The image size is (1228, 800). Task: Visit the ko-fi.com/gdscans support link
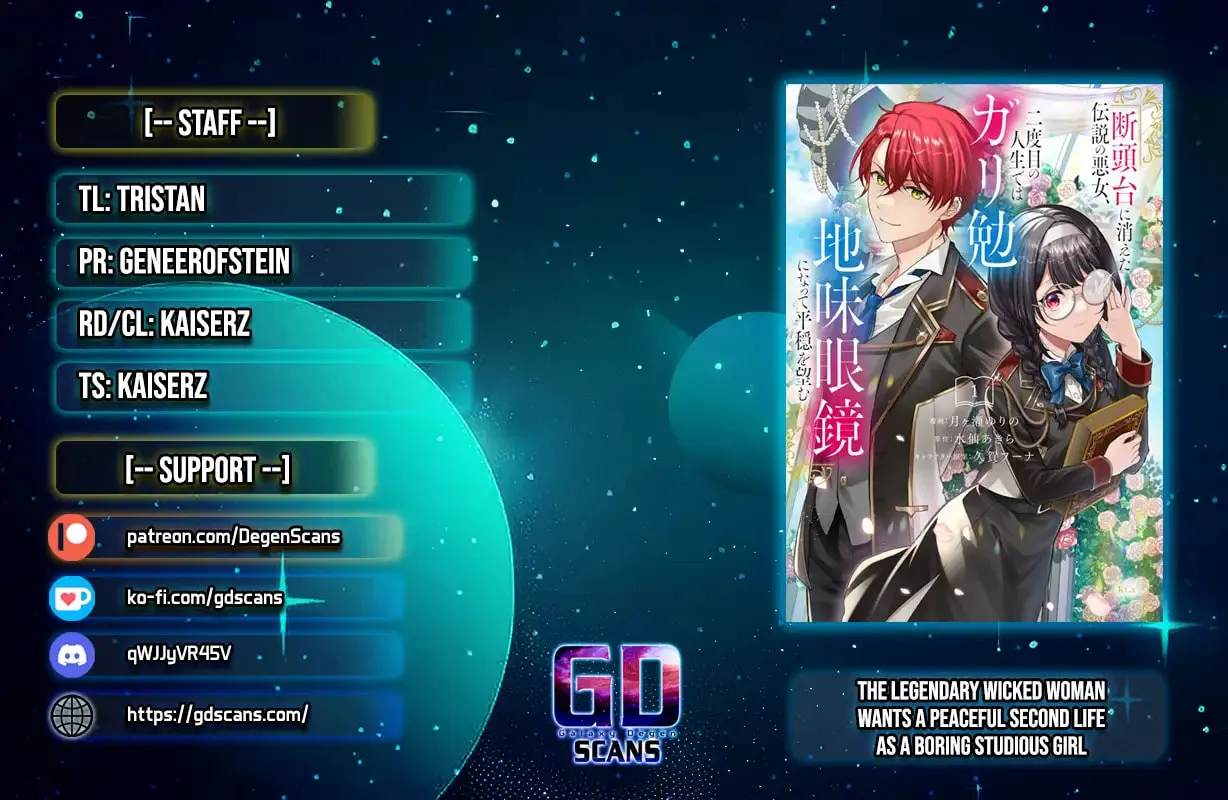click(x=204, y=597)
